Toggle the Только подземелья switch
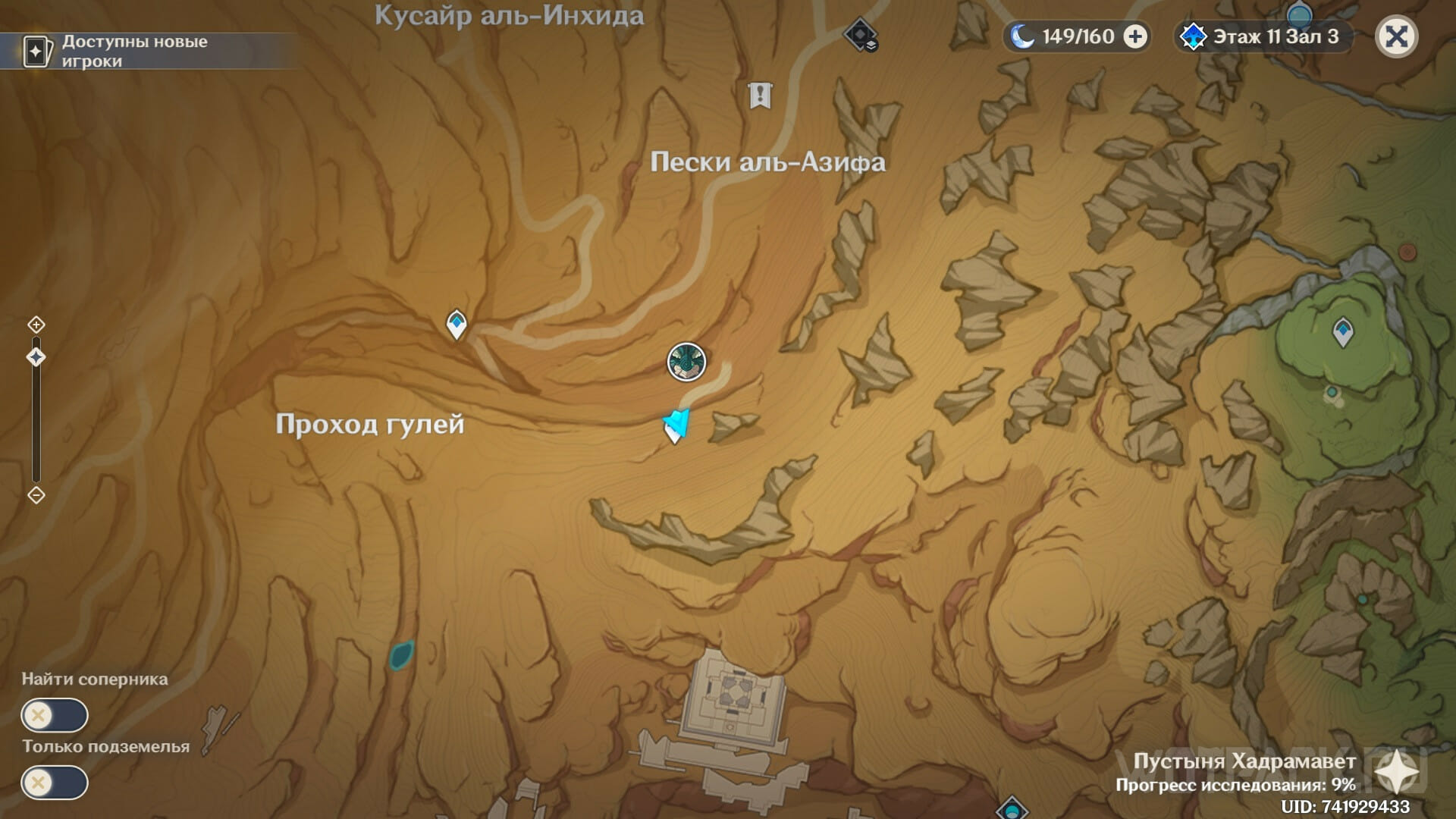Image resolution: width=1456 pixels, height=819 pixels. coord(55,783)
